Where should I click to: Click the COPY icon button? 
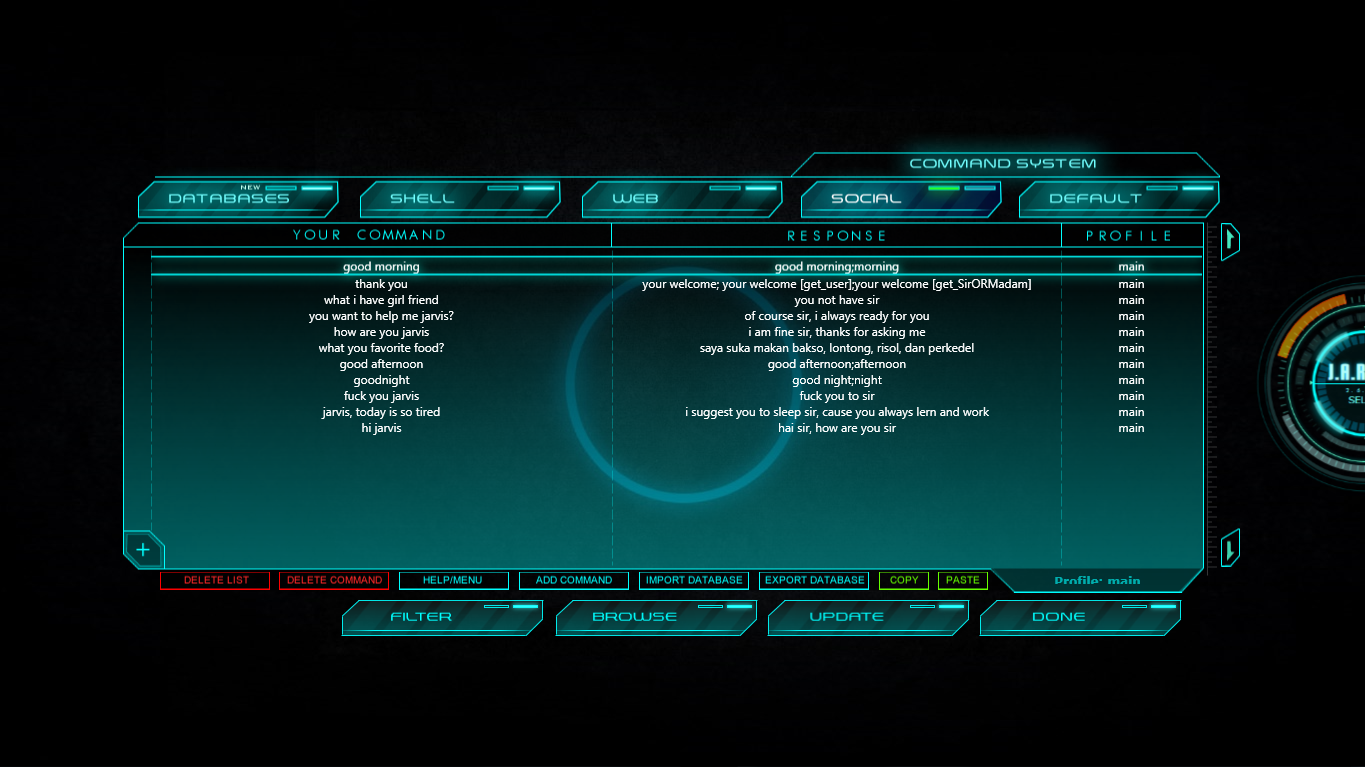click(903, 580)
